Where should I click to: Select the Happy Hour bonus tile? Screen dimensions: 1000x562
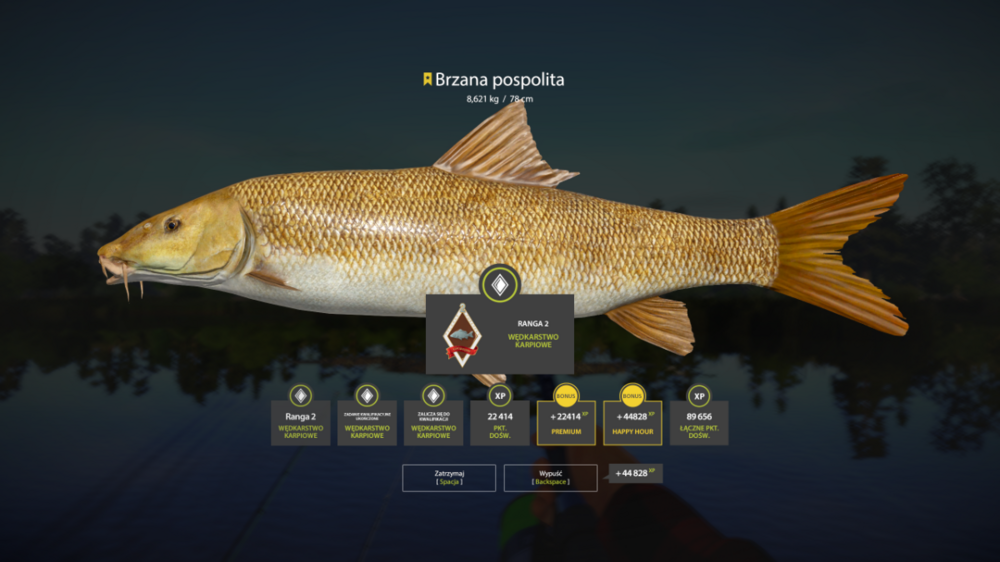coord(632,422)
